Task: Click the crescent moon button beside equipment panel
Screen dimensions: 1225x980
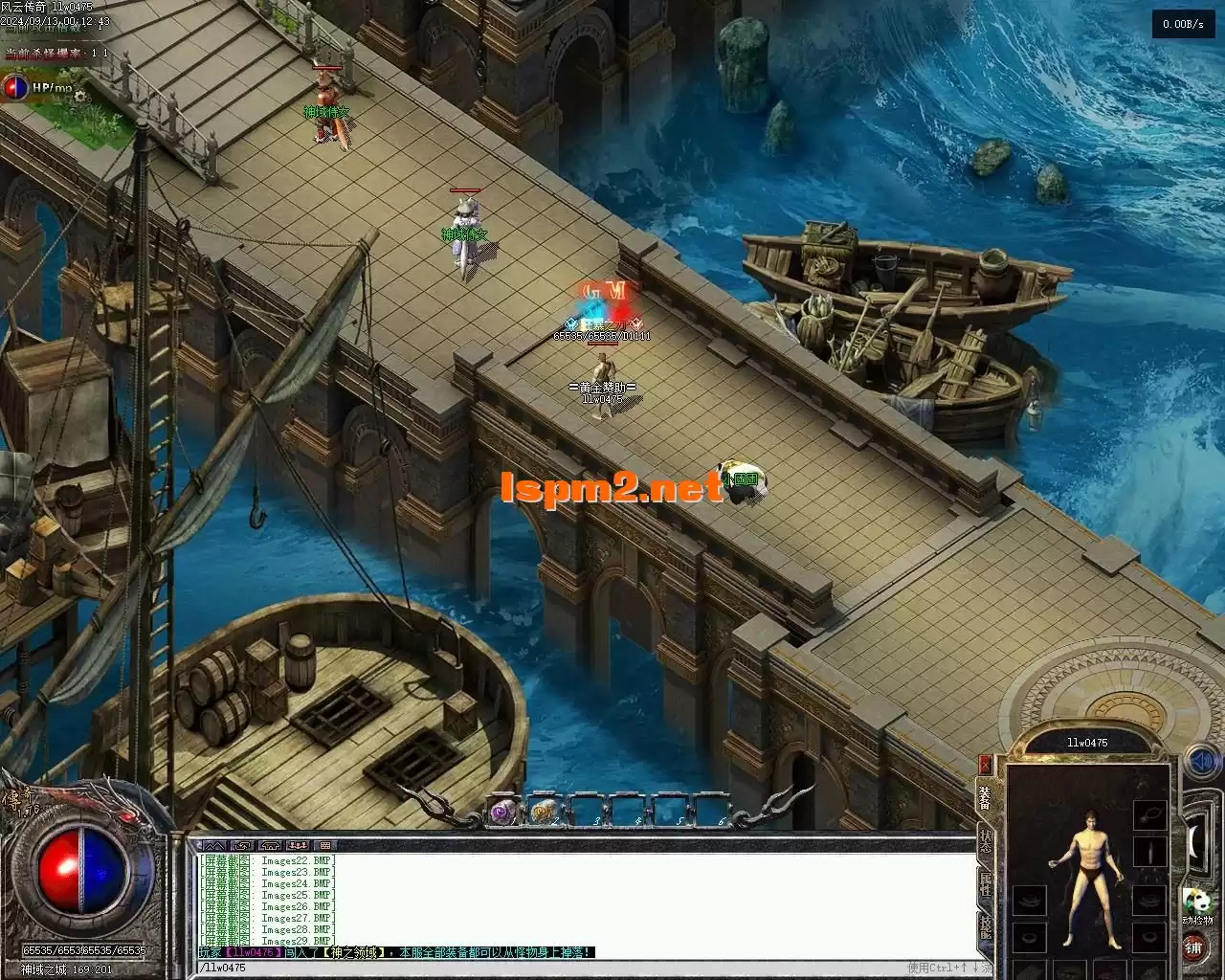Action: click(1194, 840)
